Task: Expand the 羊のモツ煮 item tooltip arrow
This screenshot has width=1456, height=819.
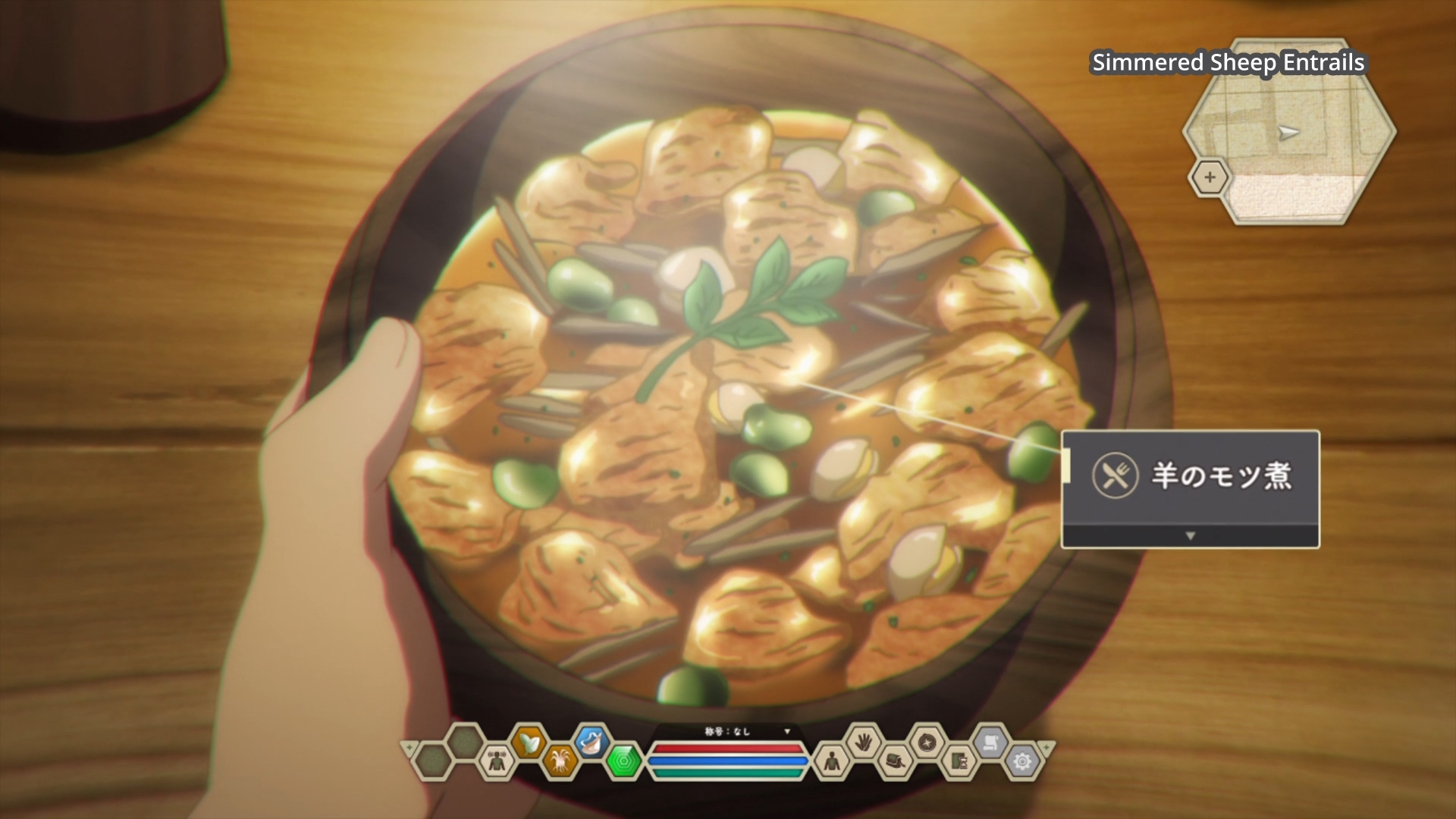Action: (x=1190, y=535)
